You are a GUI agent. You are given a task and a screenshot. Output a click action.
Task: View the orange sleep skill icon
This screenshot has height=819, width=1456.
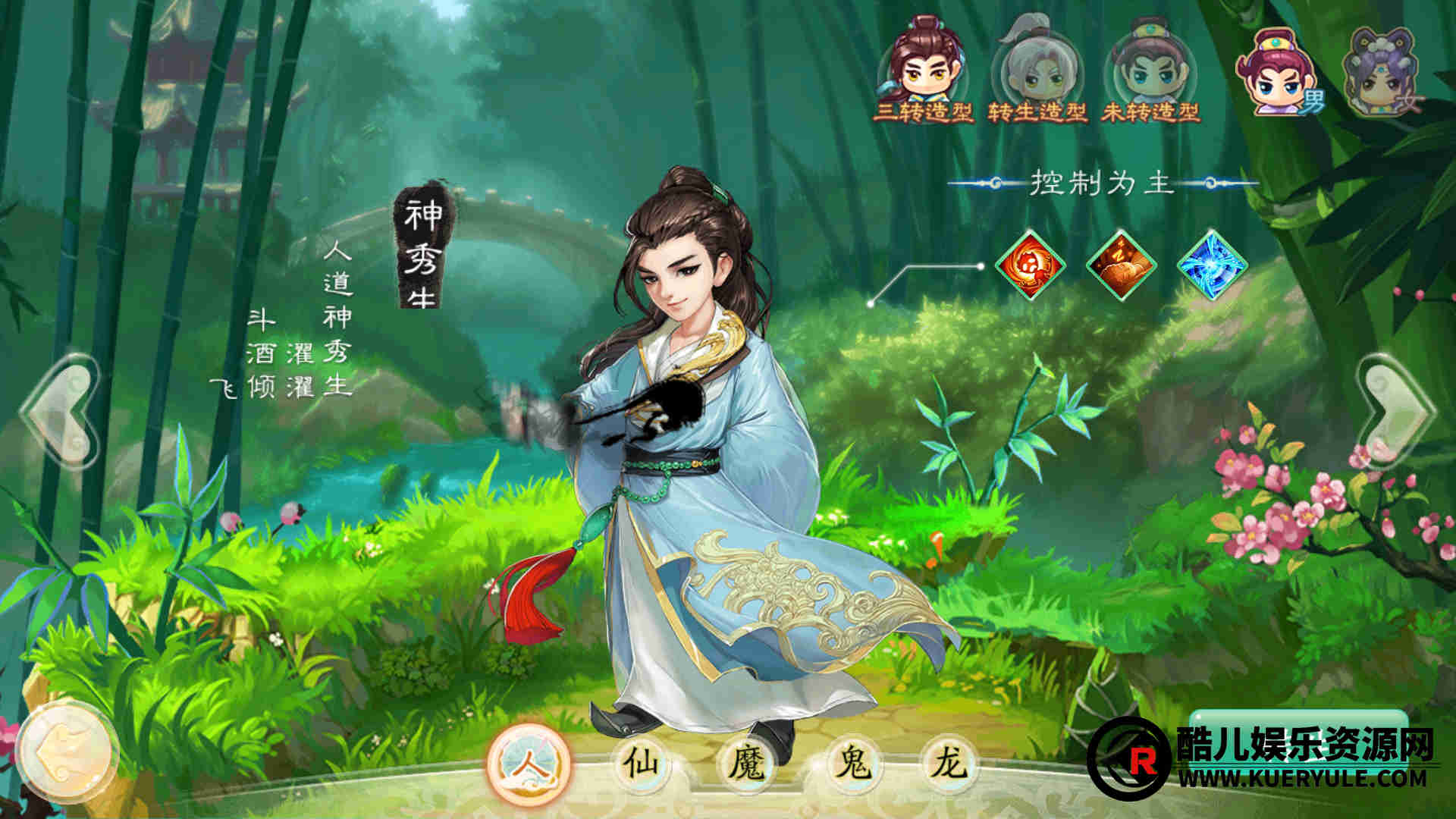coord(1121,265)
